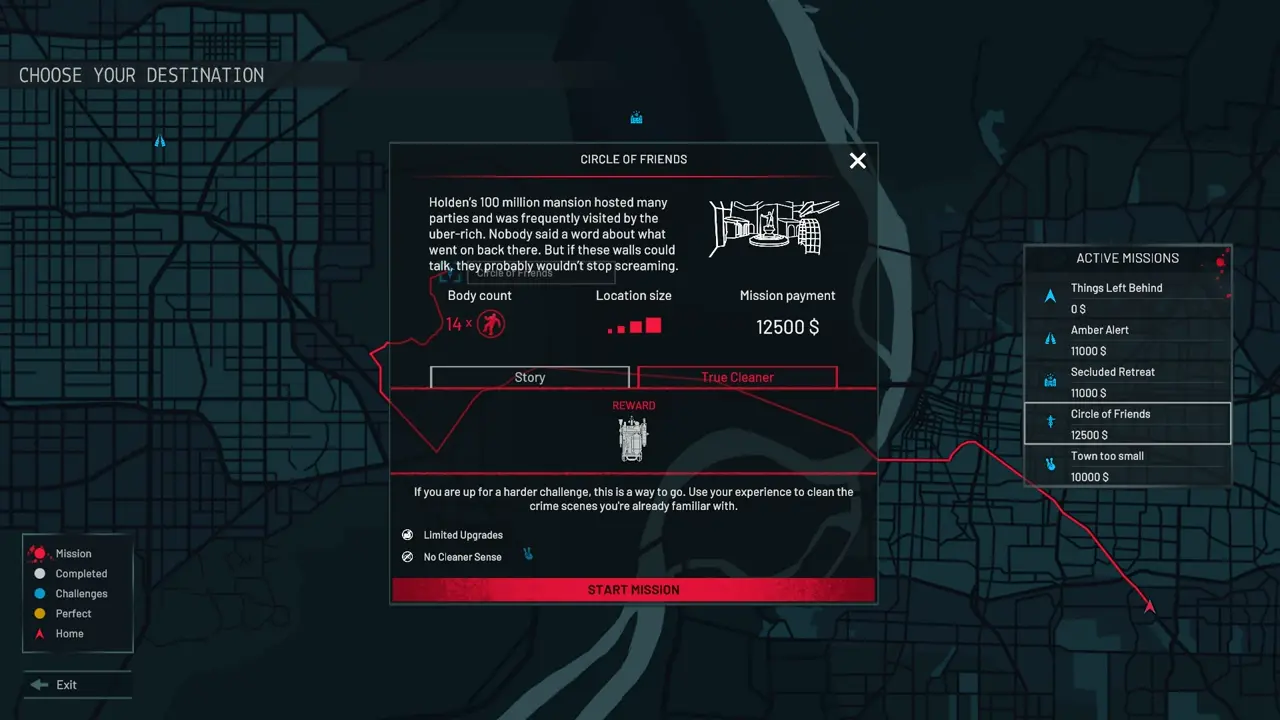Click the Amber Alert marker on the map
The height and width of the screenshot is (720, 1280).
point(160,142)
